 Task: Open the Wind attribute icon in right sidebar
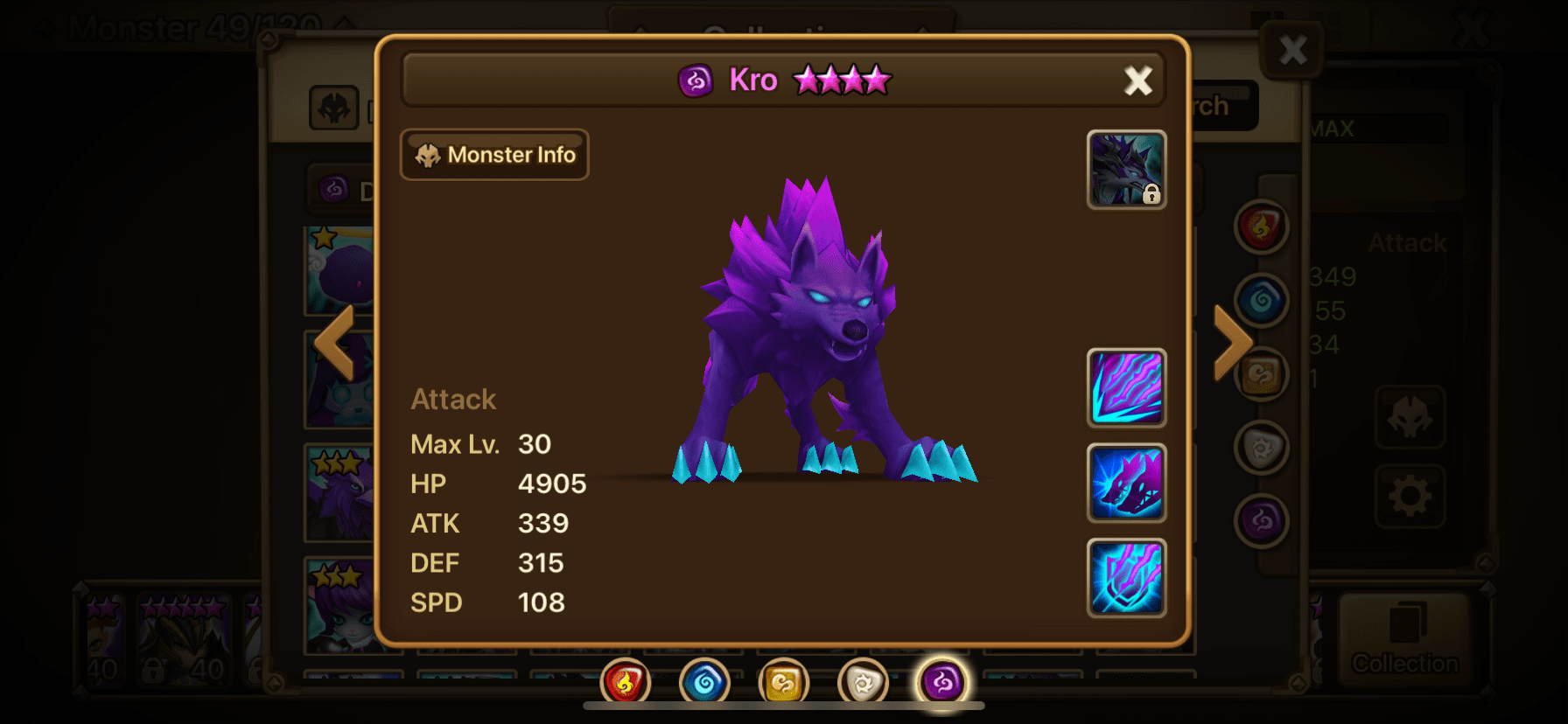click(x=1262, y=373)
